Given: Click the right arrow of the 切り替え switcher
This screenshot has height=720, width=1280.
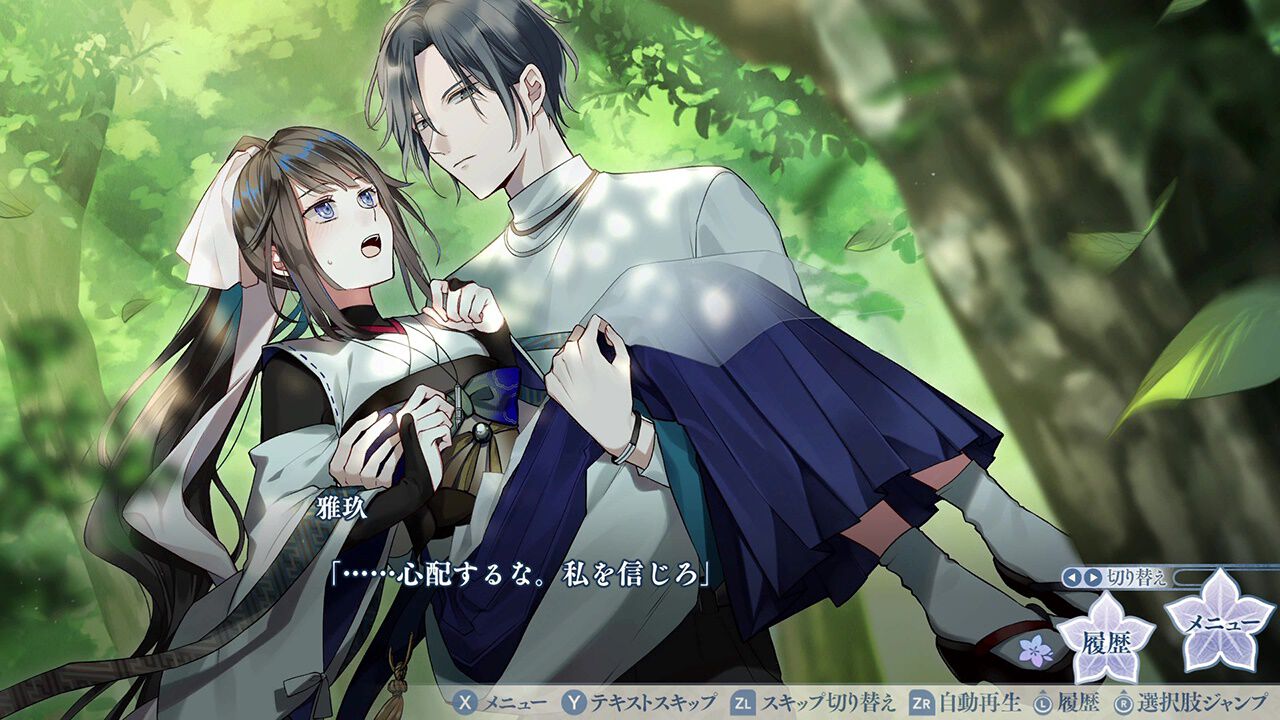Looking at the screenshot, I should coord(1093,577).
